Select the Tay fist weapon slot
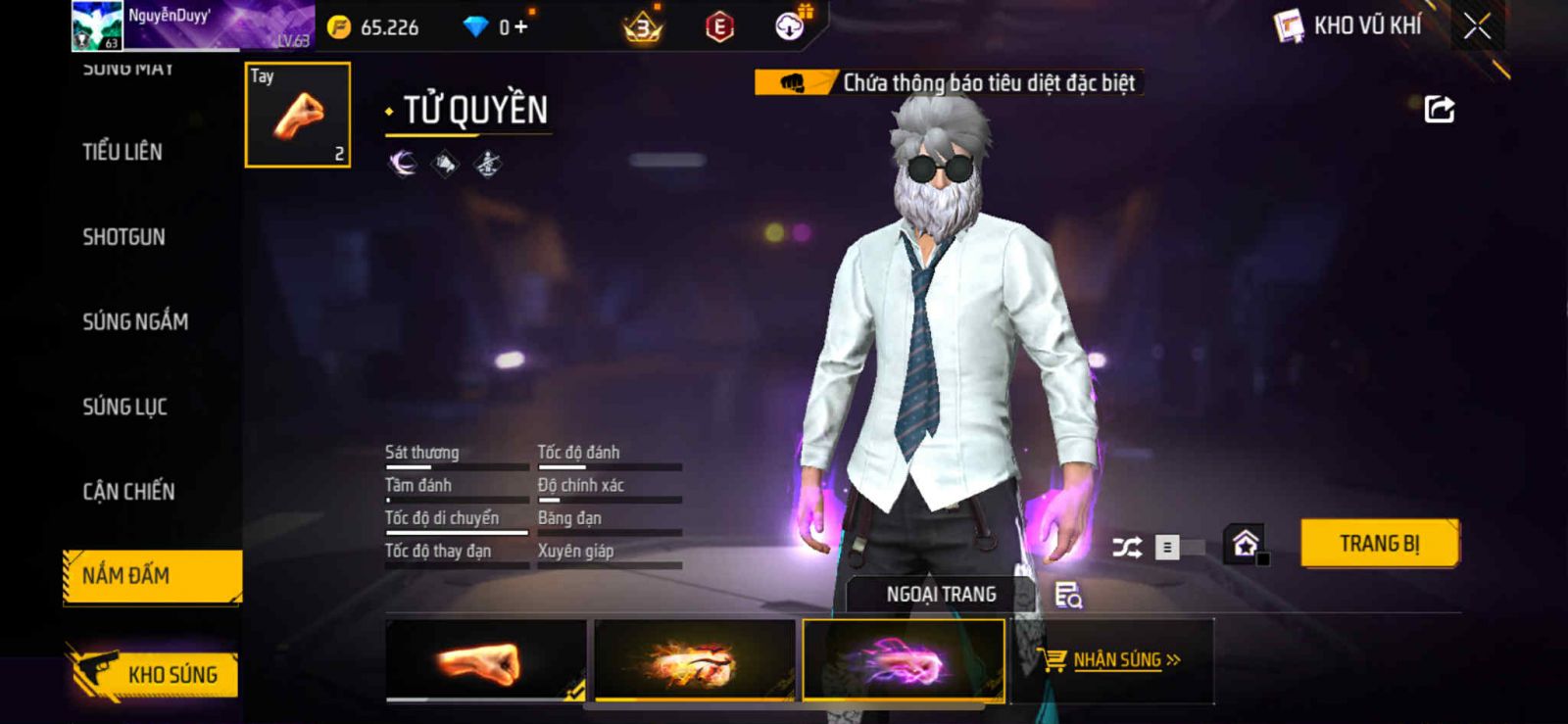 point(297,115)
